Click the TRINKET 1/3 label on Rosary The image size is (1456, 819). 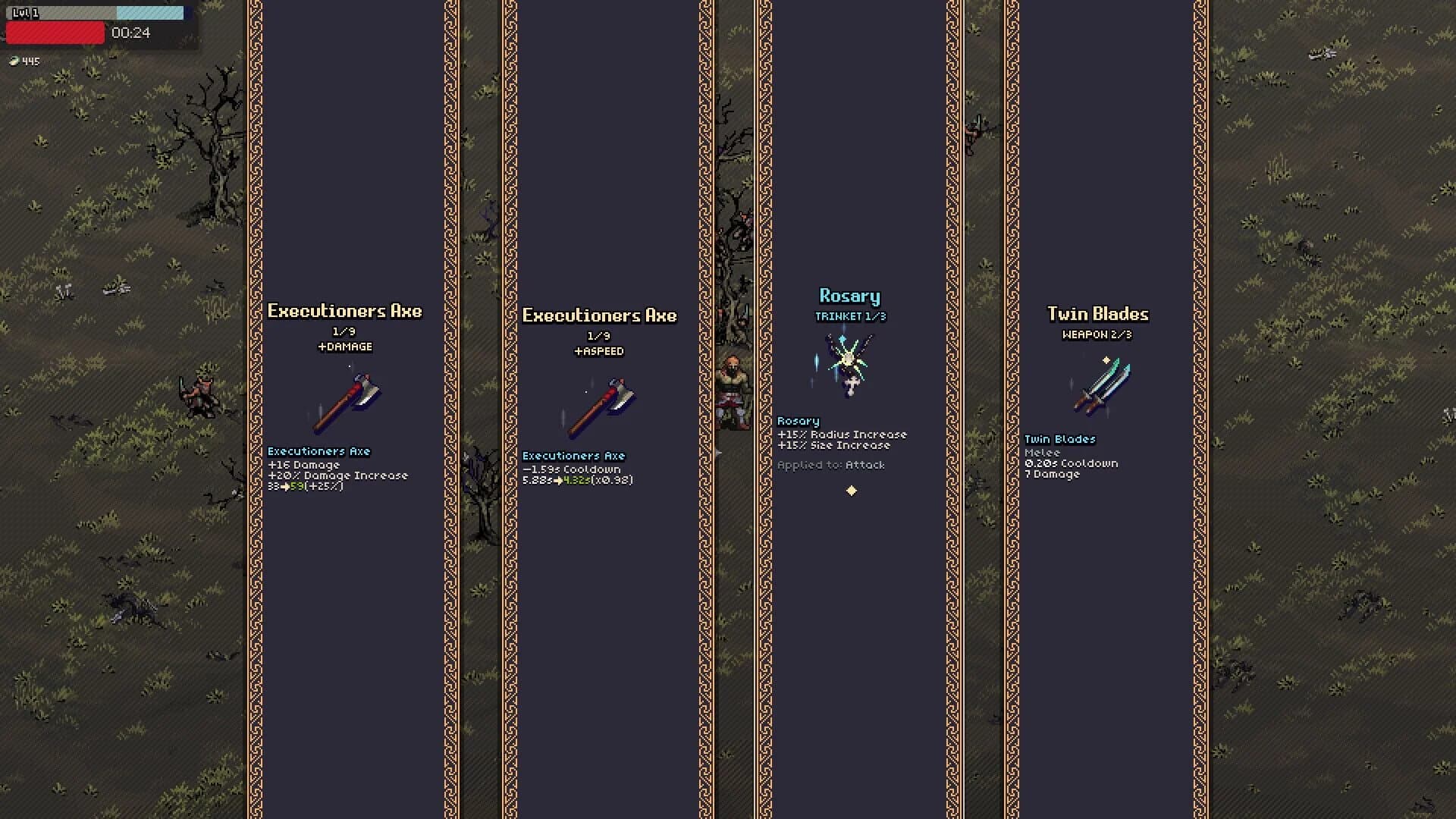pyautogui.click(x=850, y=316)
